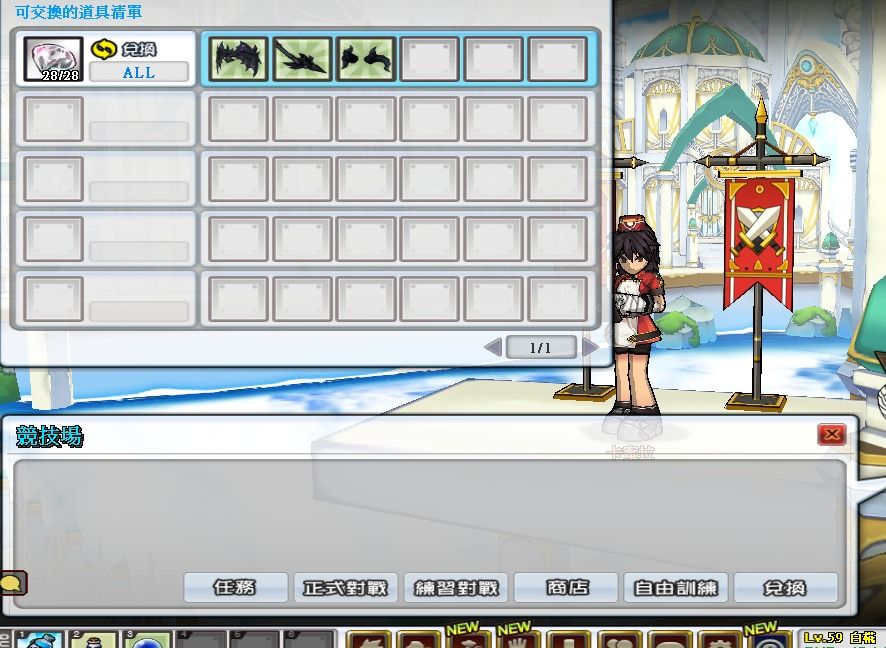Image resolution: width=886 pixels, height=648 pixels.
Task: Open the 商店 shop
Action: [567, 588]
